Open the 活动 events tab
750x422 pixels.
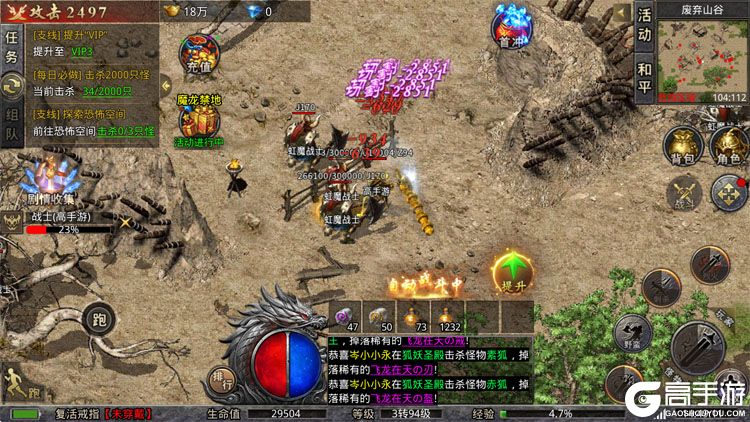pos(644,25)
